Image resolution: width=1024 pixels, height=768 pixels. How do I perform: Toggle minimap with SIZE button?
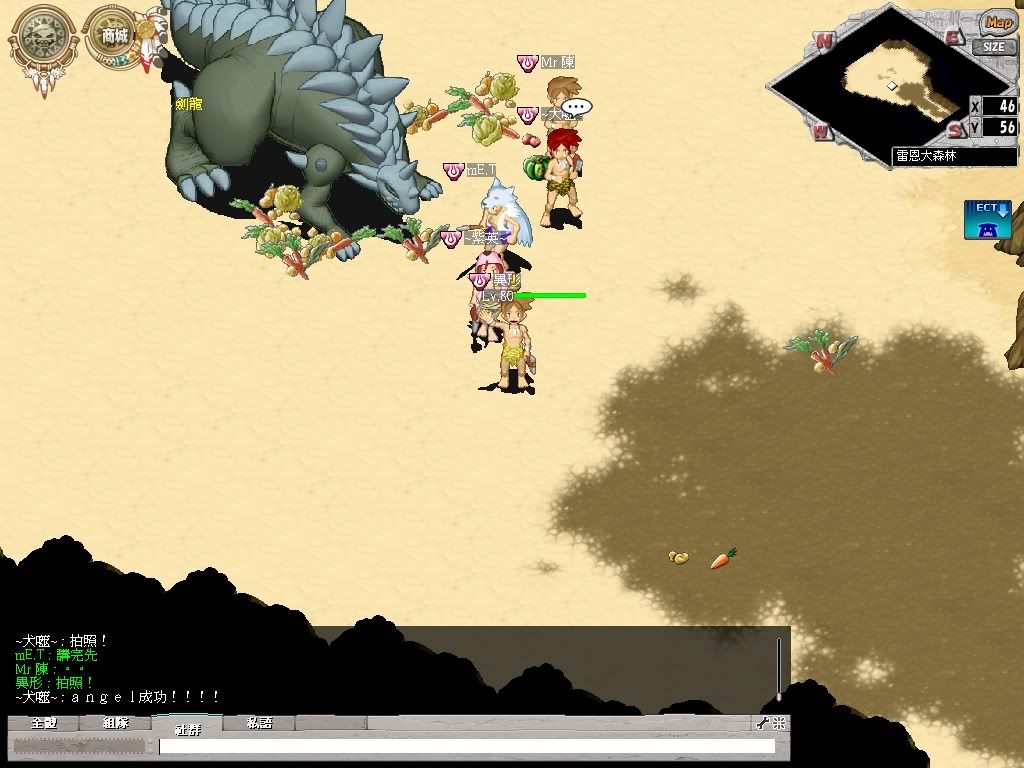[x=993, y=46]
